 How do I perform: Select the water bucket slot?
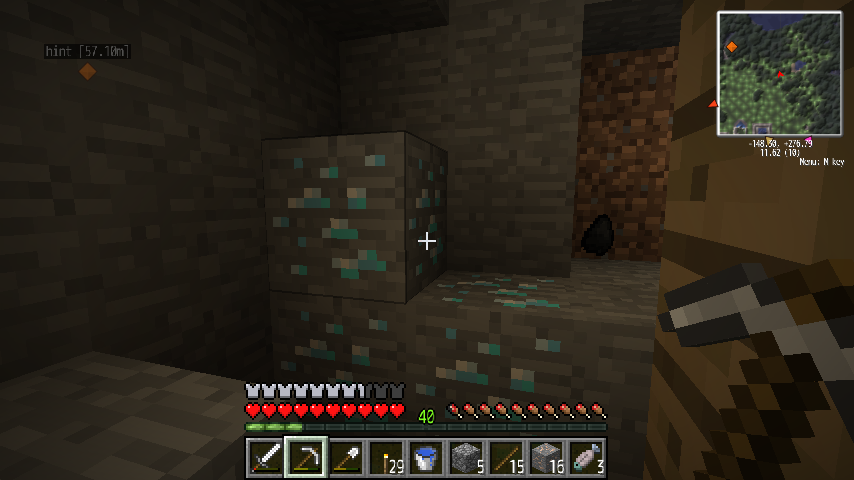tap(425, 459)
